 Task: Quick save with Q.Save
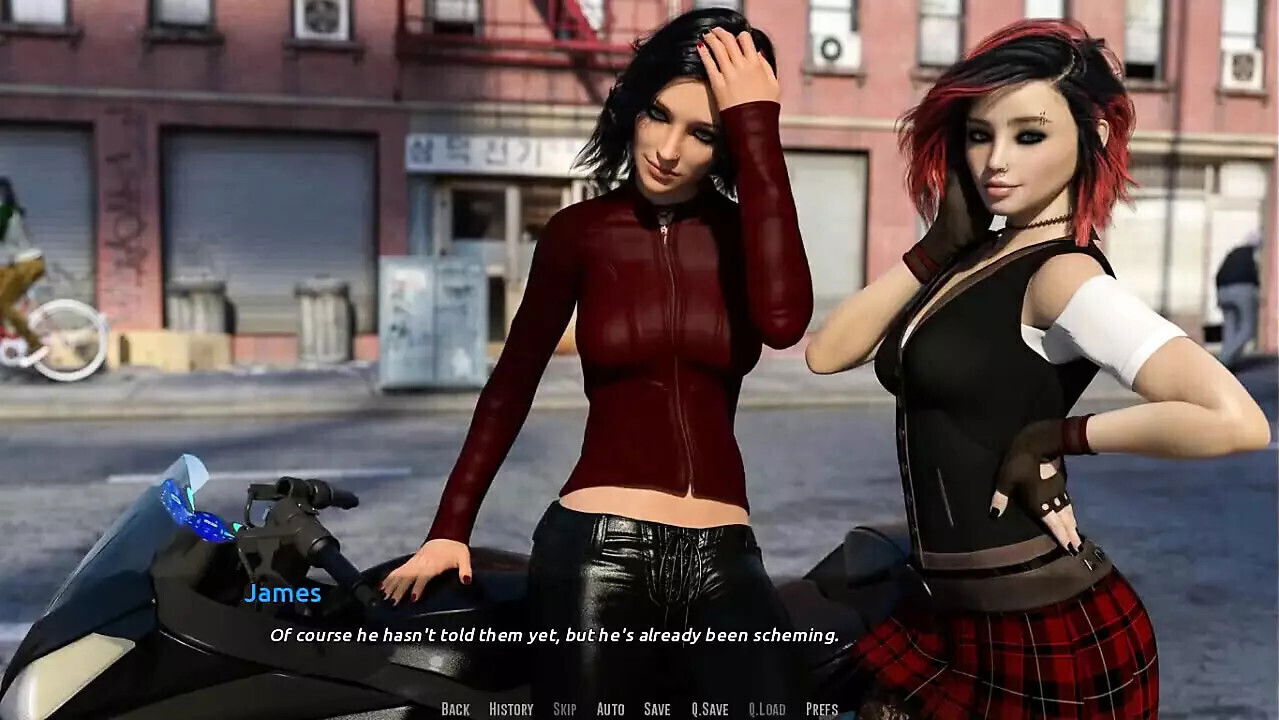[x=710, y=709]
